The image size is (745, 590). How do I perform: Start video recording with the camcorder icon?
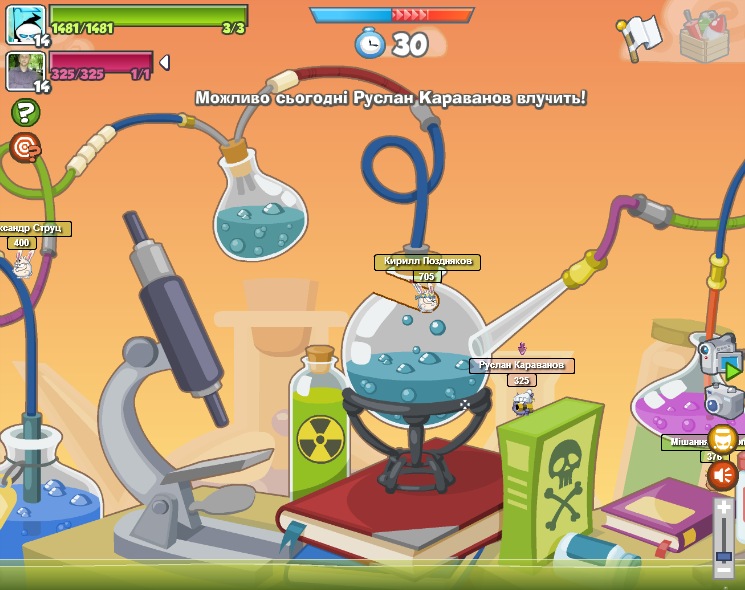click(x=718, y=358)
